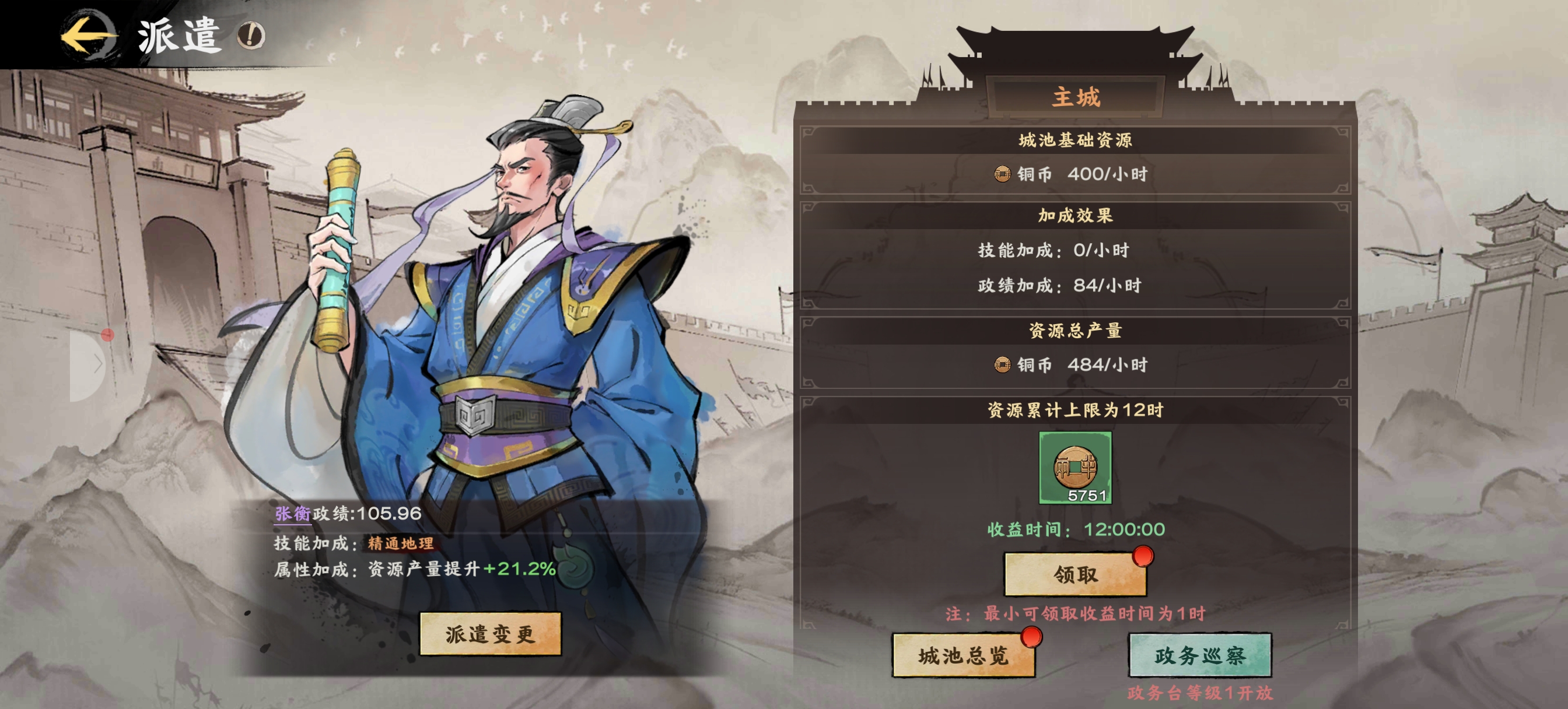The image size is (1568, 709).
Task: Start the 政务巡察 inspection
Action: click(1199, 655)
